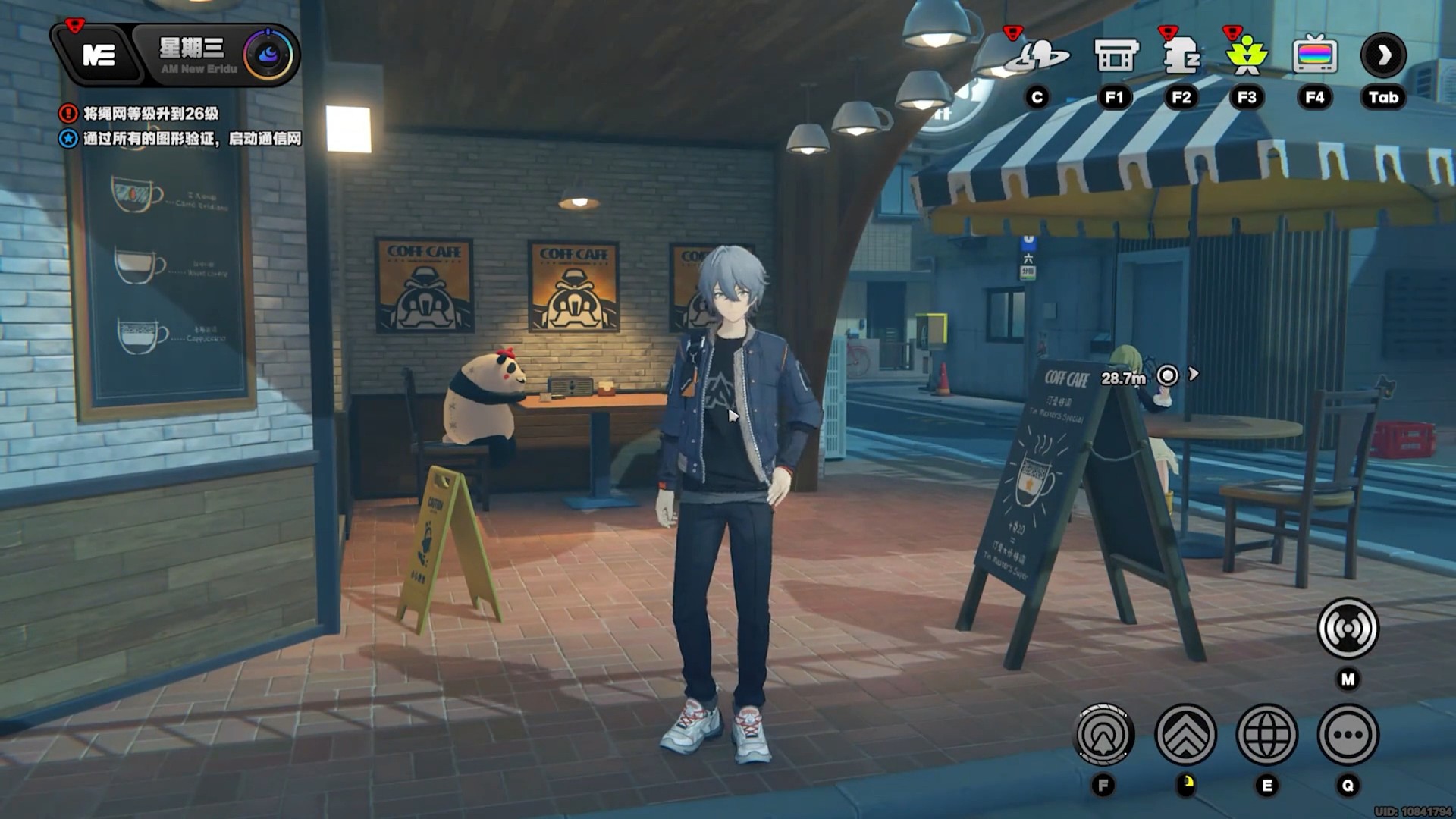Screen dimensions: 1456x819
Task: Open the globe icon button
Action: click(1266, 734)
